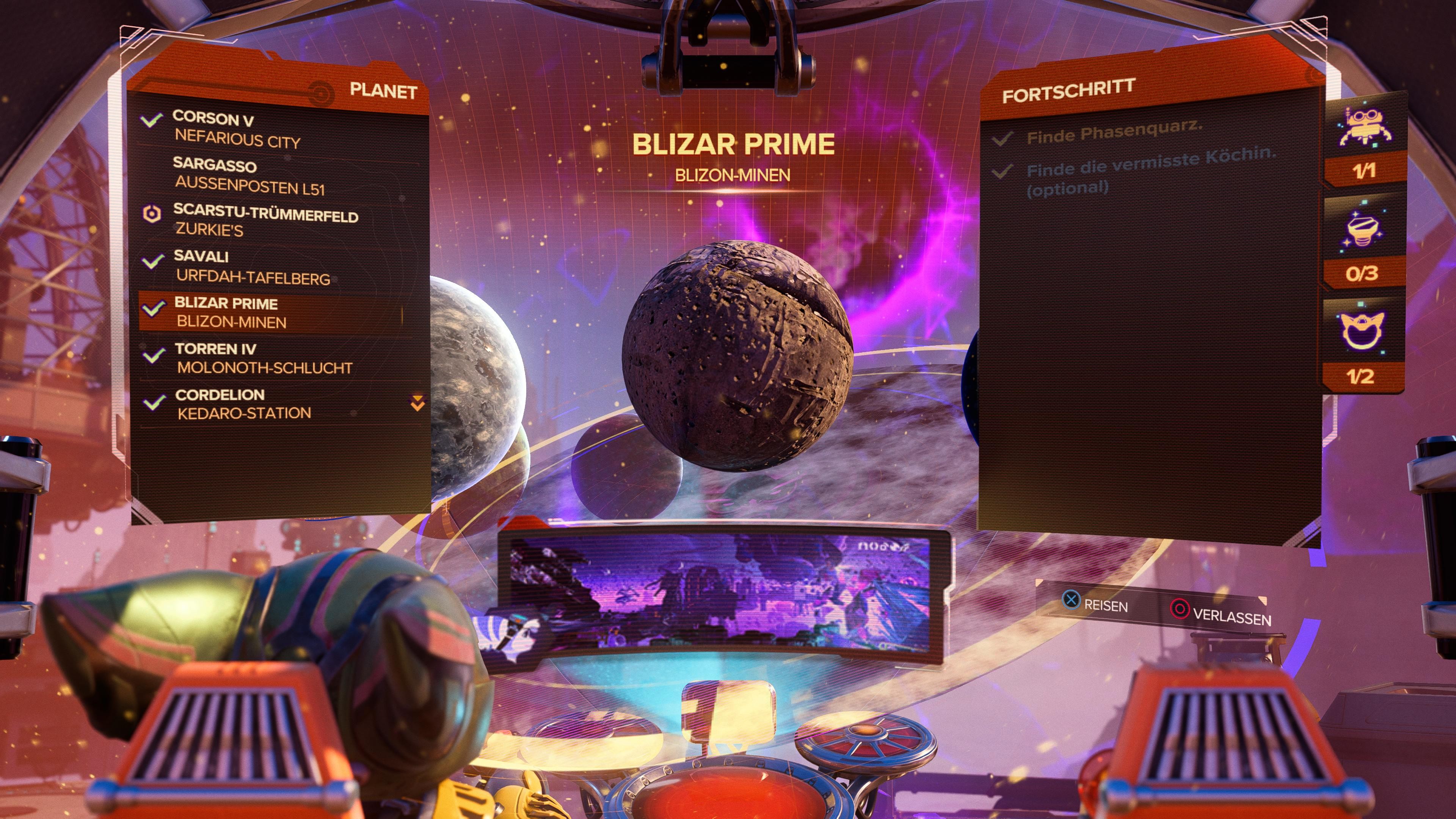Click the armor helmet collectible icon
The width and height of the screenshot is (1456, 819).
coord(1362,330)
